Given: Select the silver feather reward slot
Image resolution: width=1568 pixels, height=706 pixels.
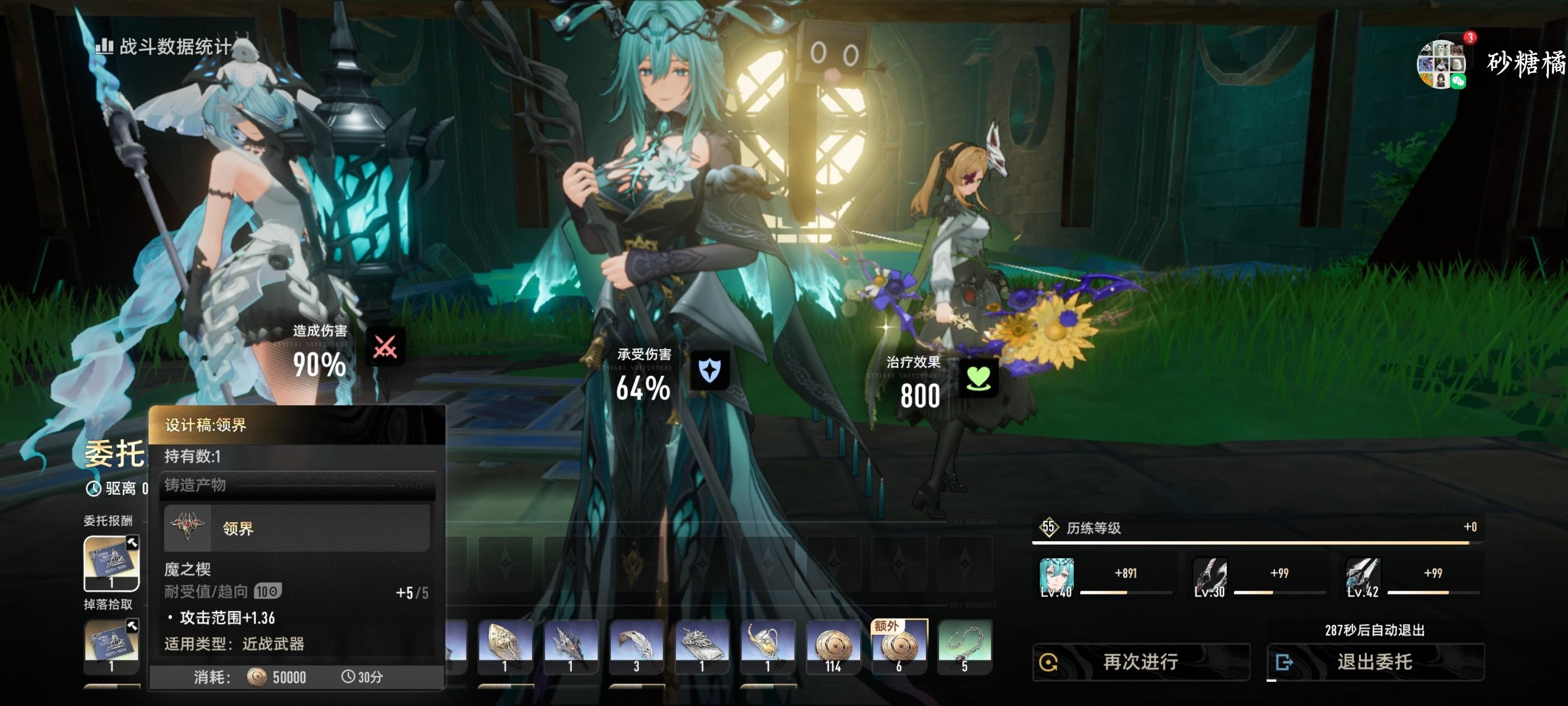Looking at the screenshot, I should coord(636,645).
